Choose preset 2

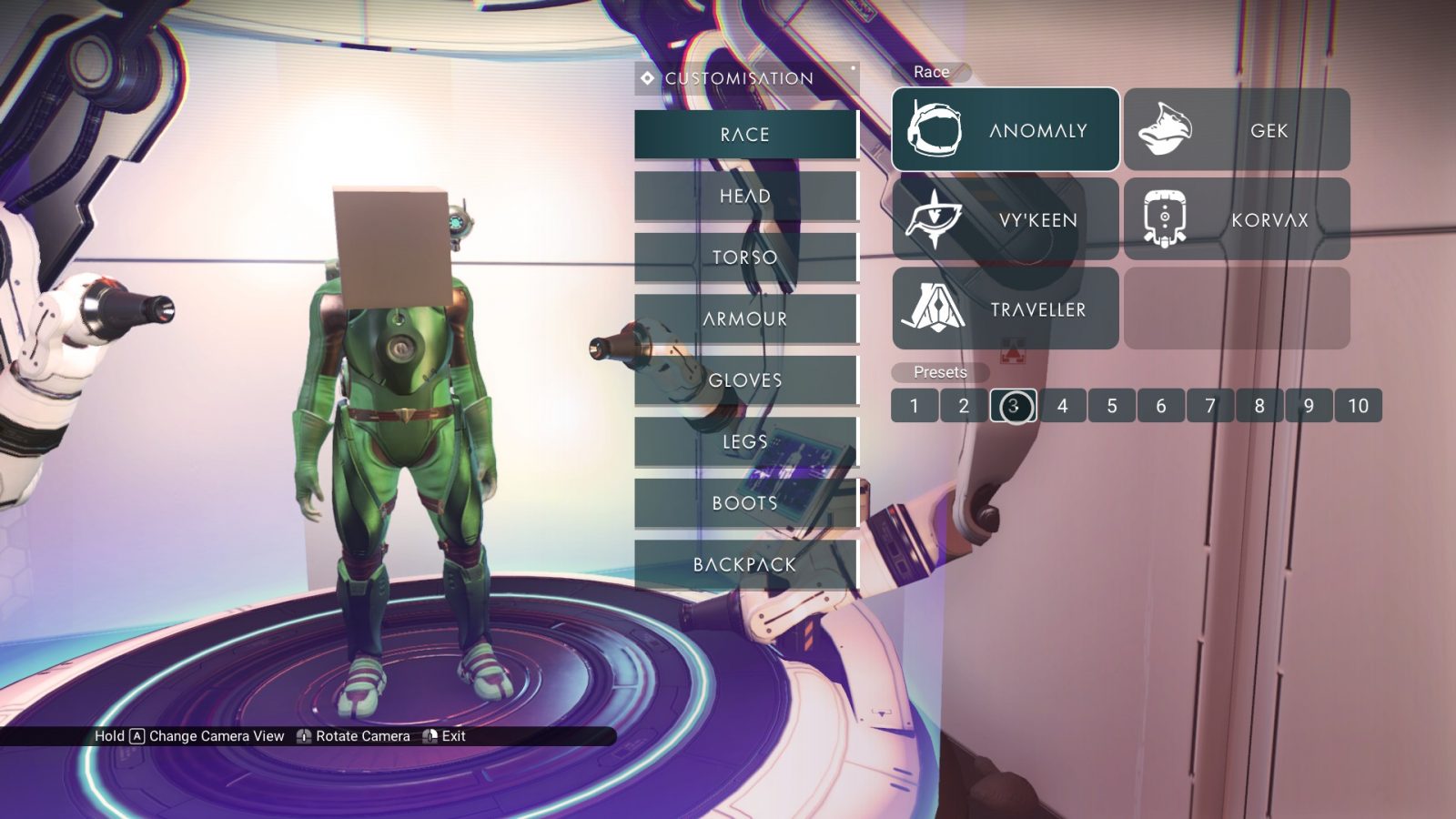[x=964, y=406]
